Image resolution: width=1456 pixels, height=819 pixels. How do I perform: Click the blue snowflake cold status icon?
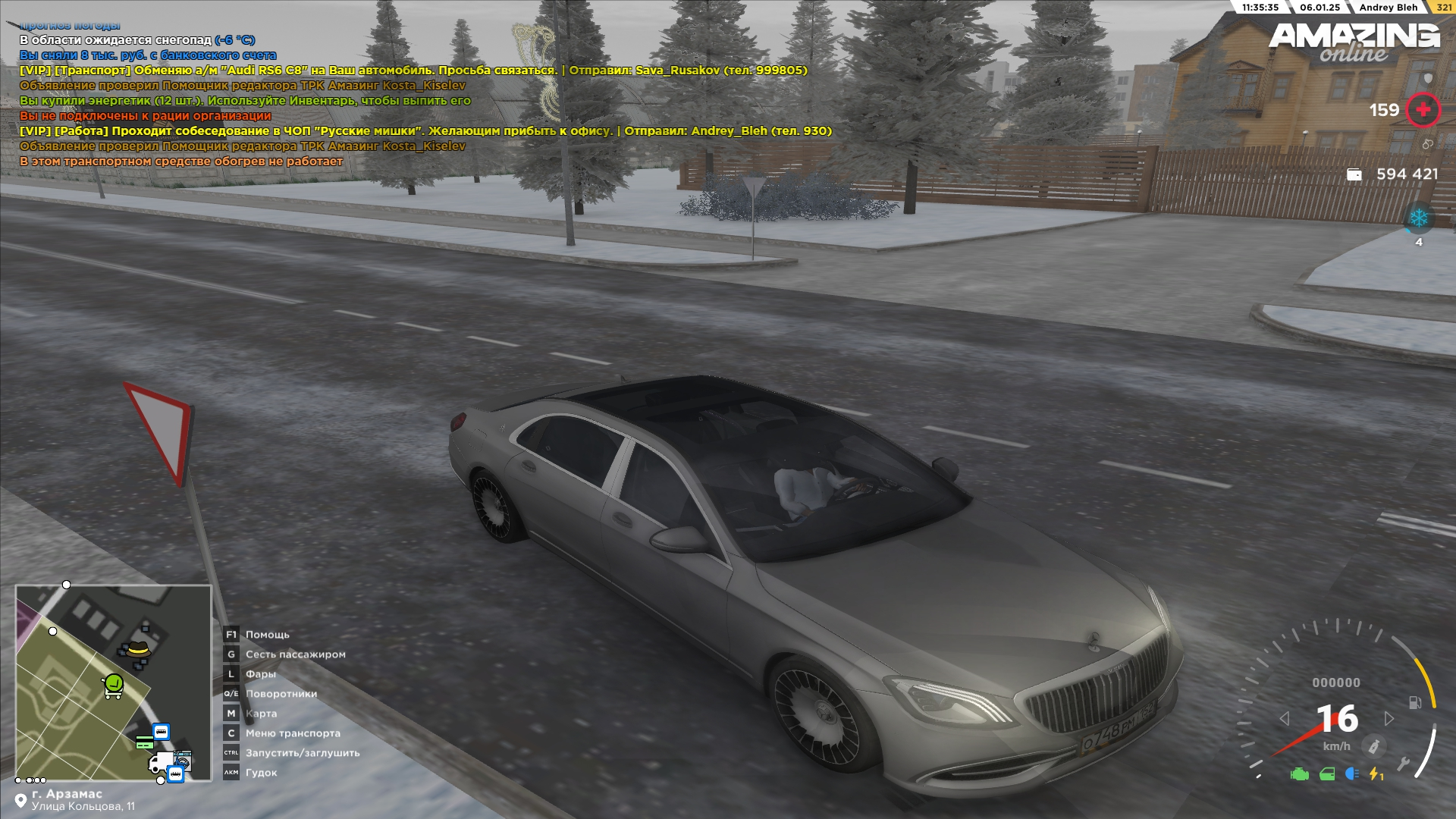pyautogui.click(x=1419, y=219)
